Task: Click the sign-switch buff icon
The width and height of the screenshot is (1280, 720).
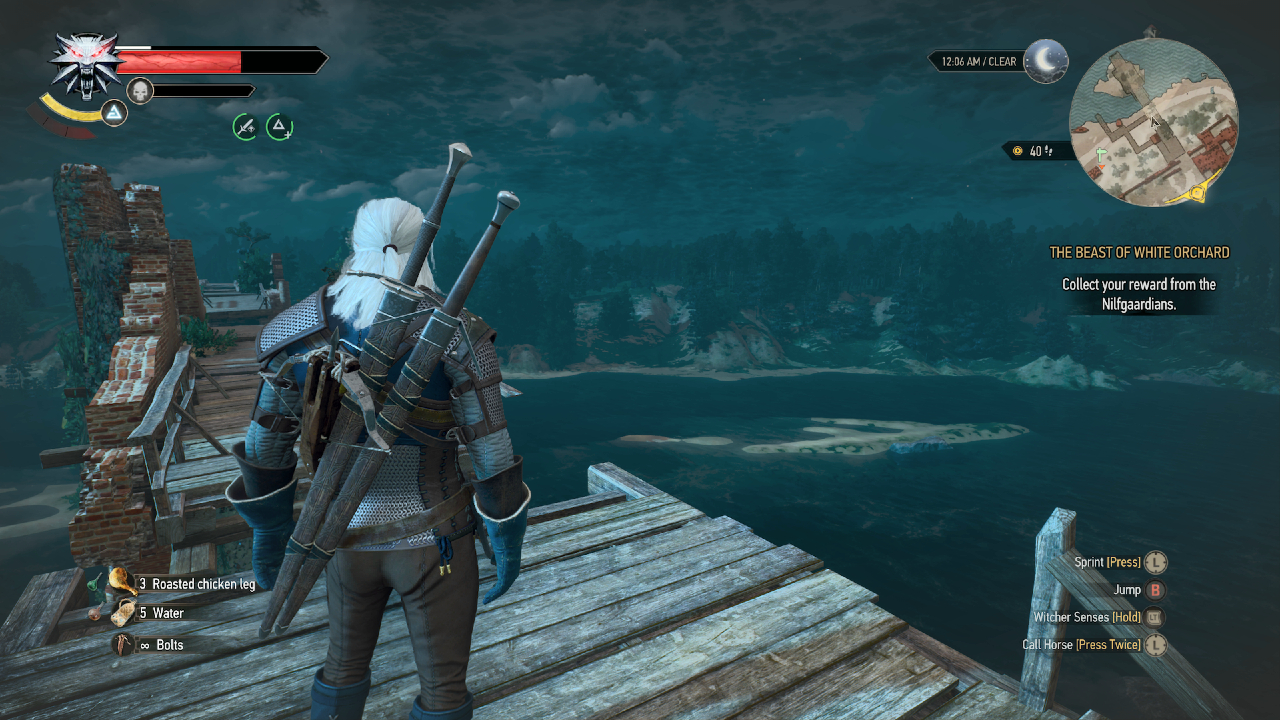Action: [x=279, y=128]
